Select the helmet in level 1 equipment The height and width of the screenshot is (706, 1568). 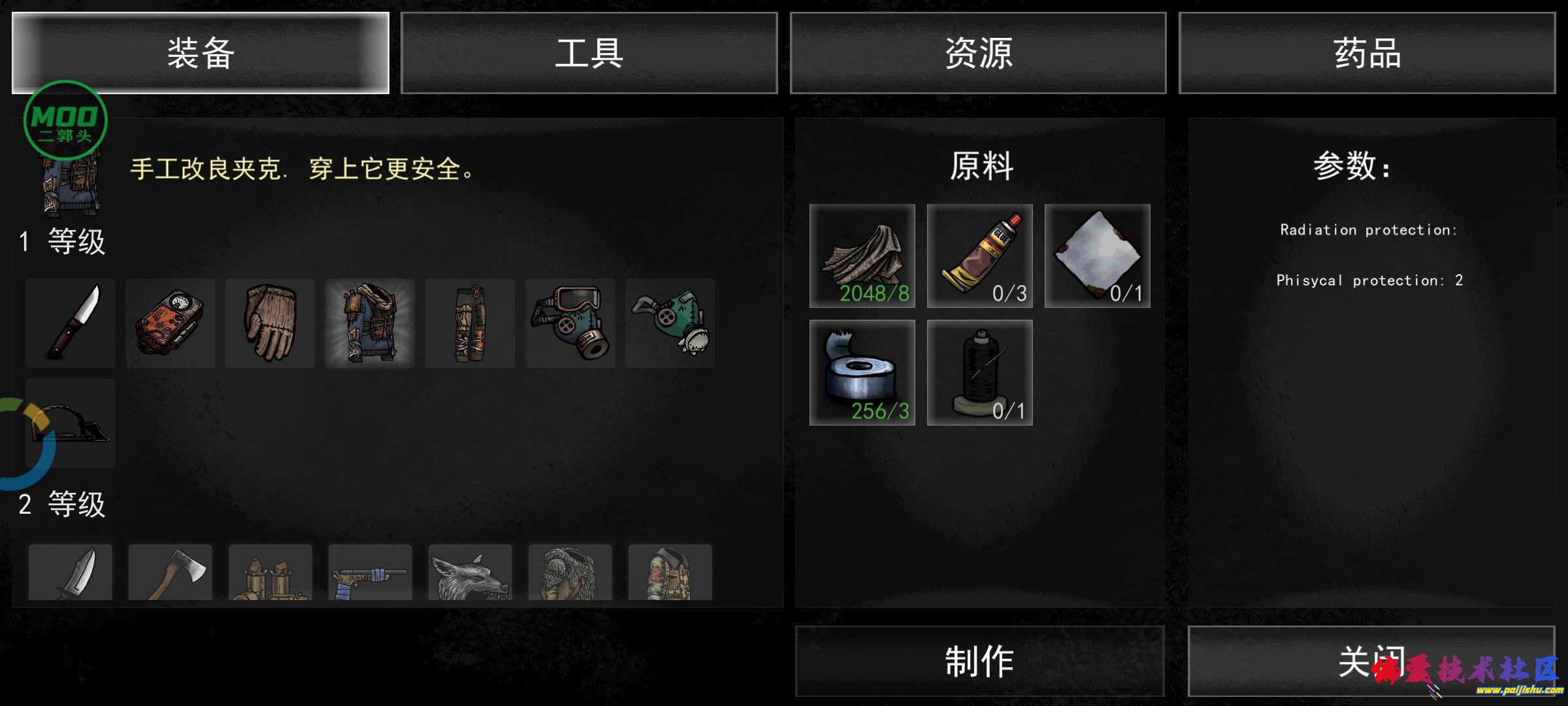pyautogui.click(x=70, y=423)
